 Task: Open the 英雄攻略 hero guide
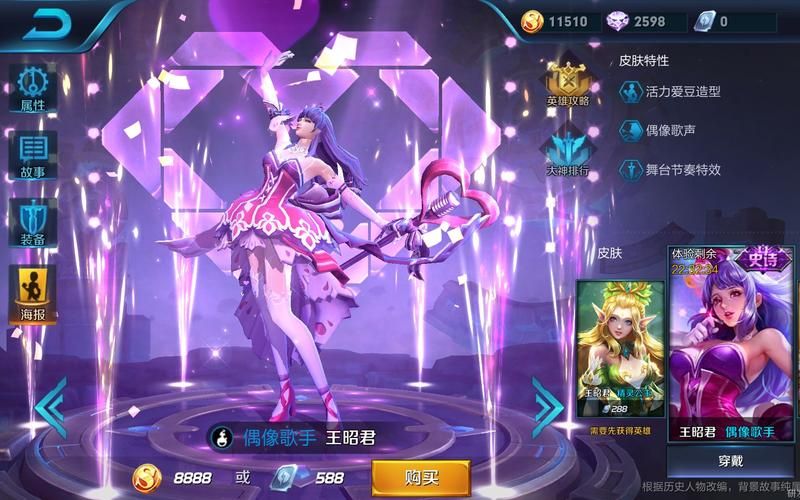[568, 83]
